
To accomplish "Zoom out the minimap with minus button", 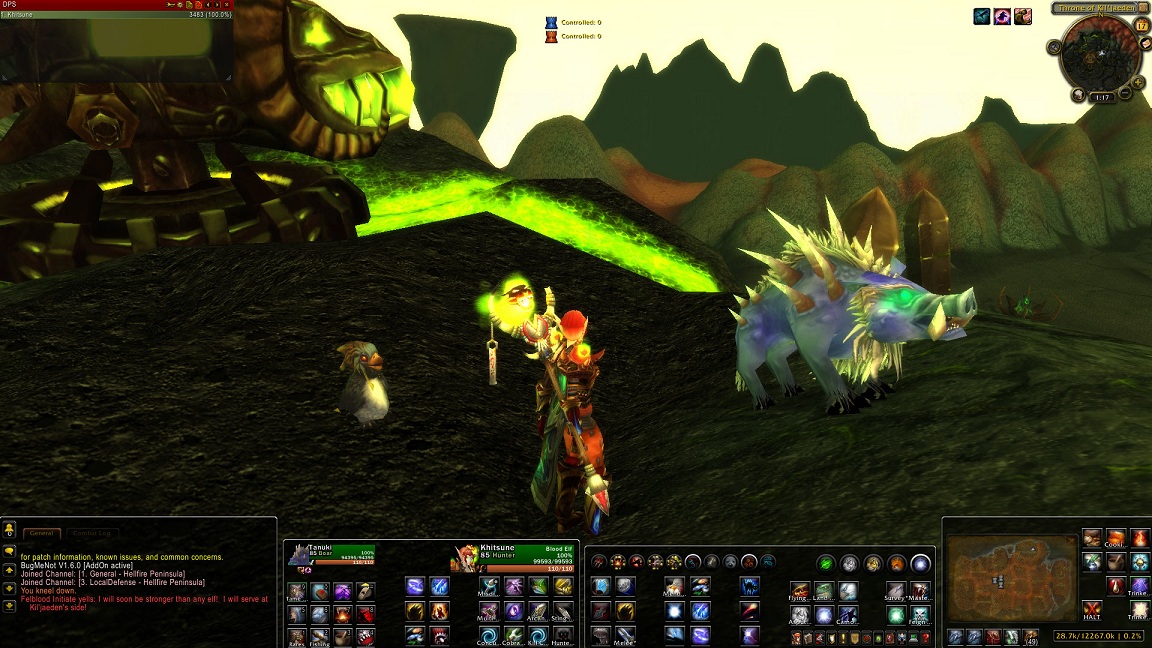I will click(1125, 93).
